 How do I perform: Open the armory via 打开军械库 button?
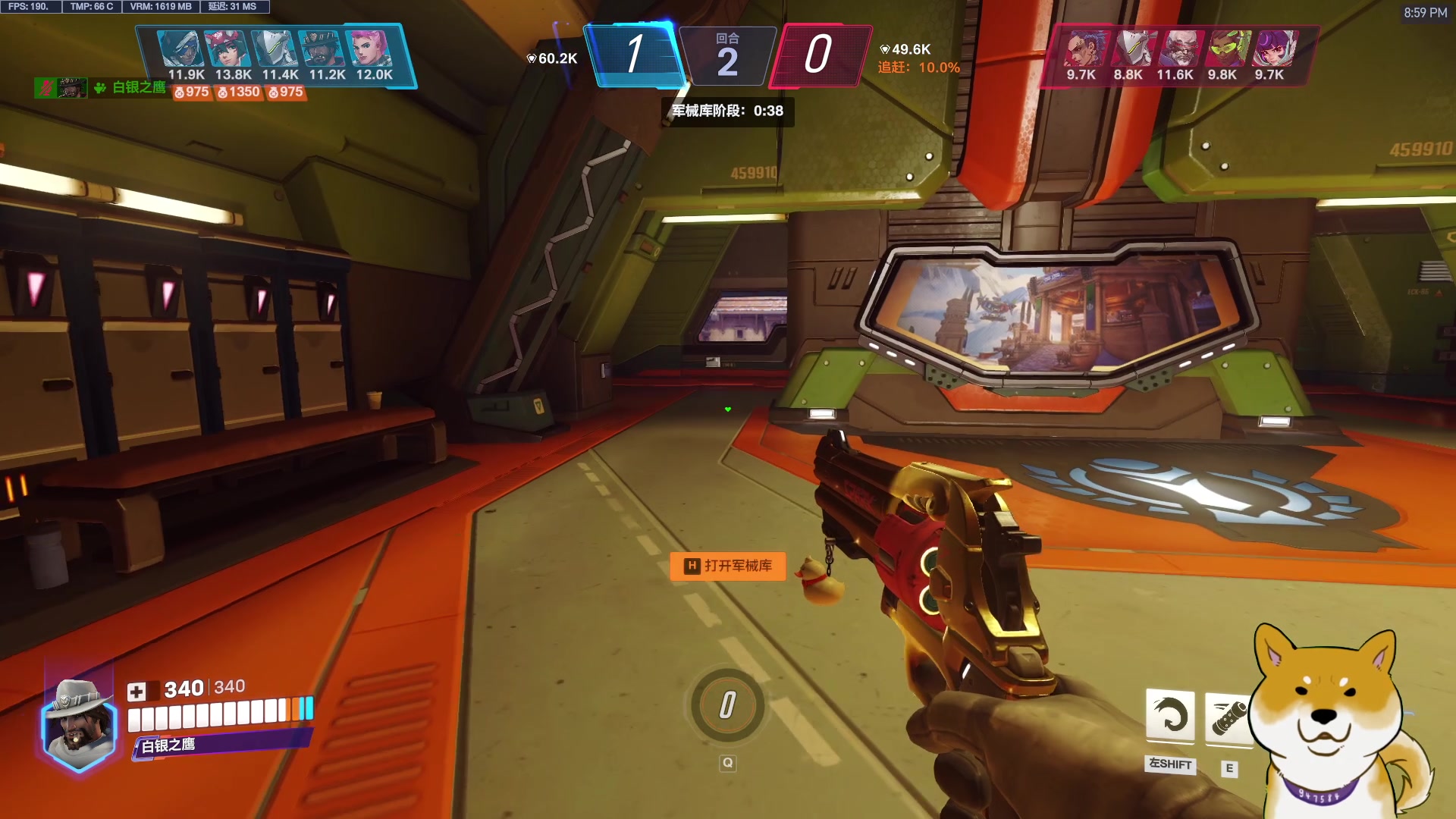point(728,566)
